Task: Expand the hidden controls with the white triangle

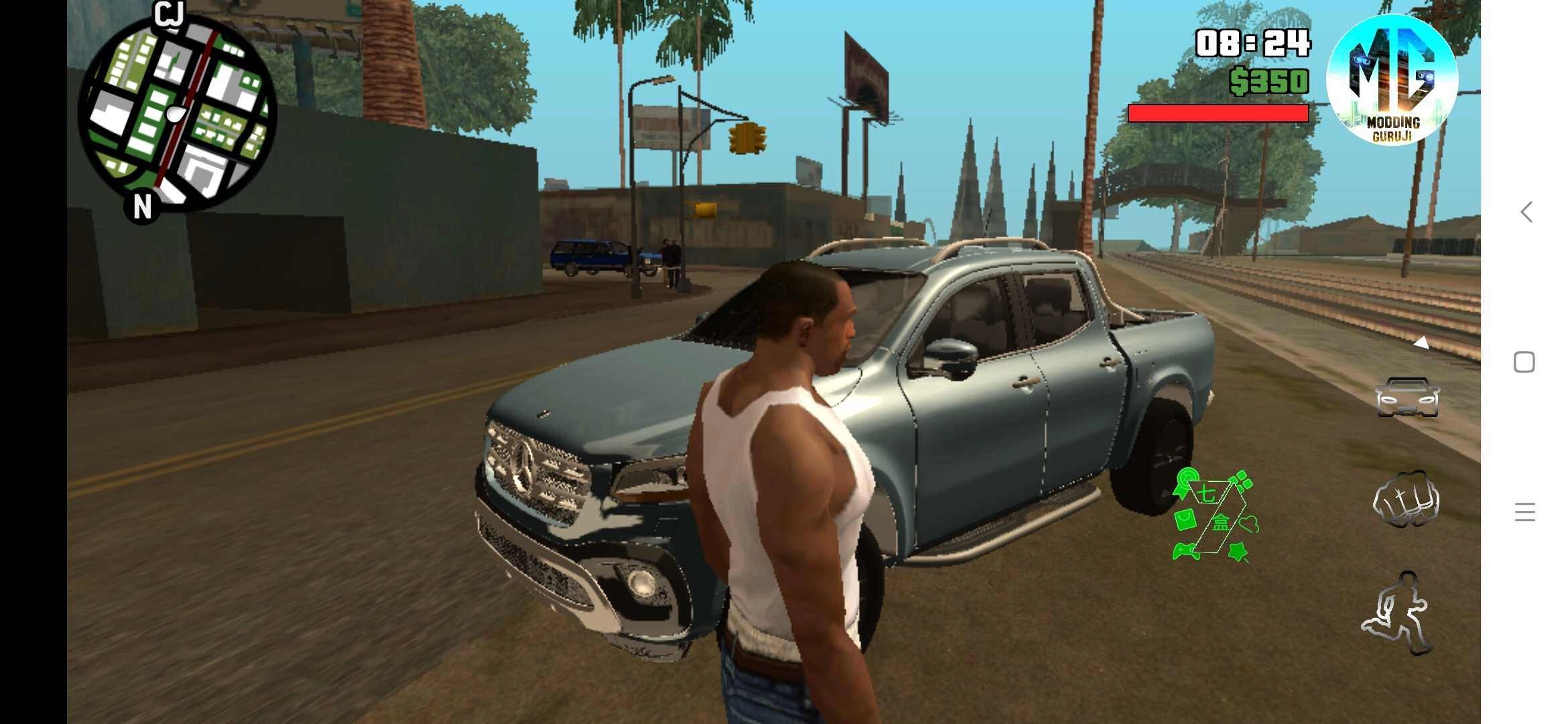Action: click(1422, 343)
